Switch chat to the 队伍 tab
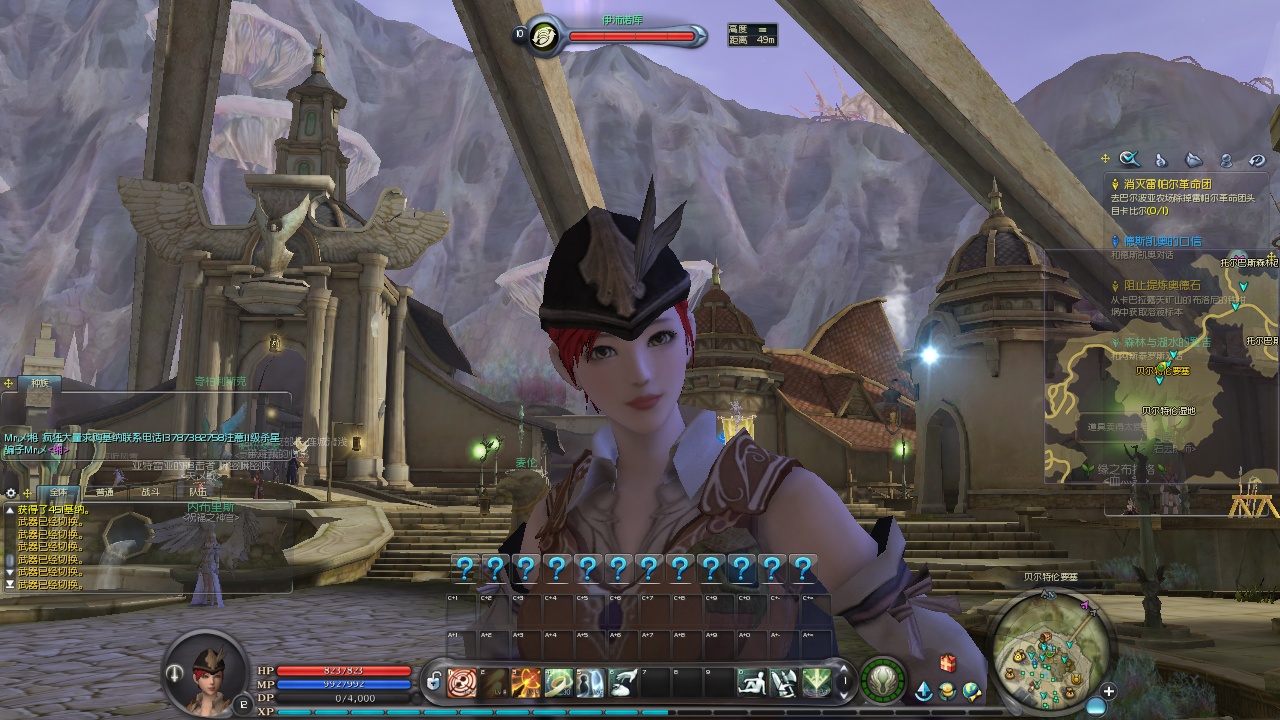Screen dimensions: 1280x720 pos(198,492)
